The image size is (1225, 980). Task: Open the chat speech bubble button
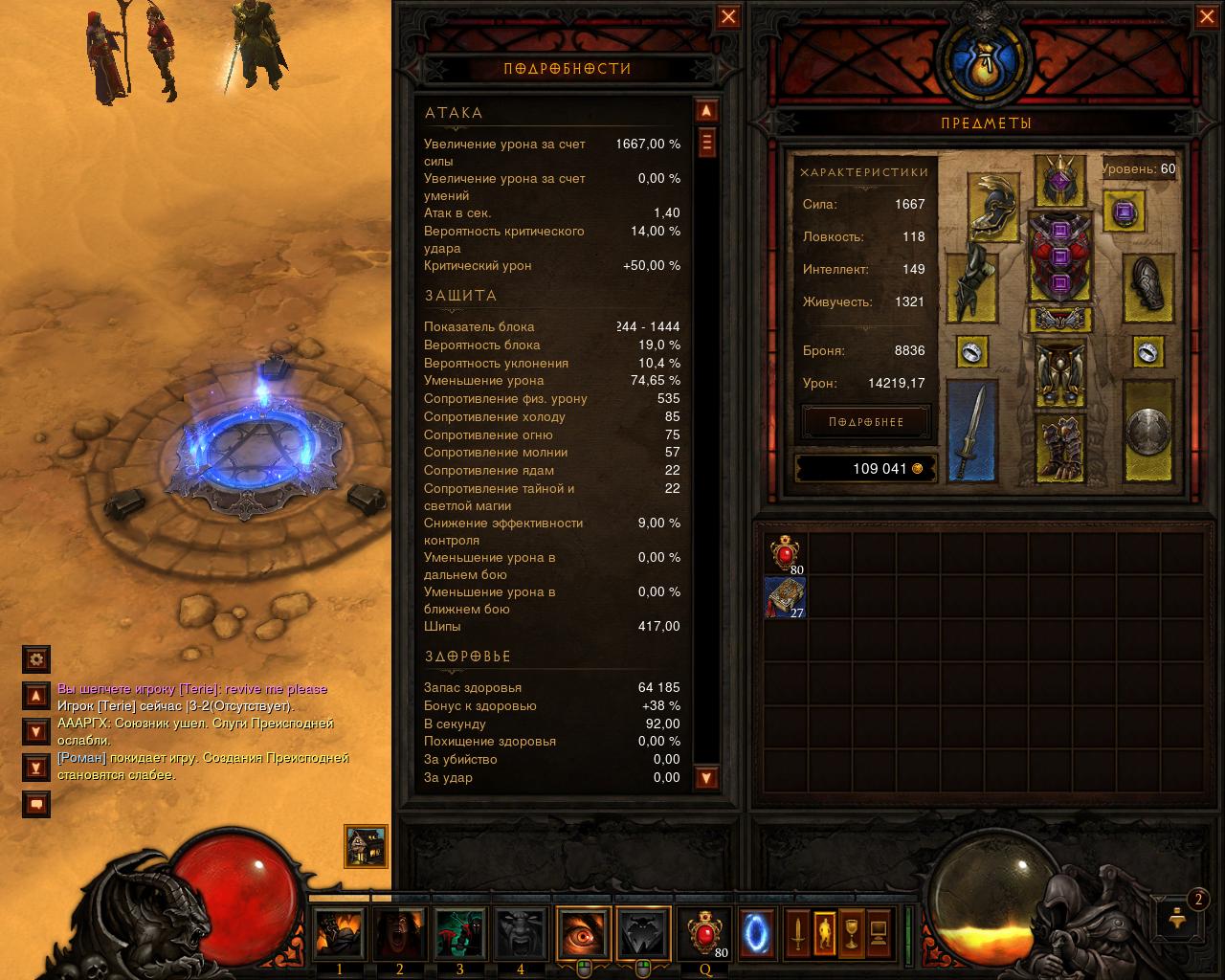coord(36,805)
